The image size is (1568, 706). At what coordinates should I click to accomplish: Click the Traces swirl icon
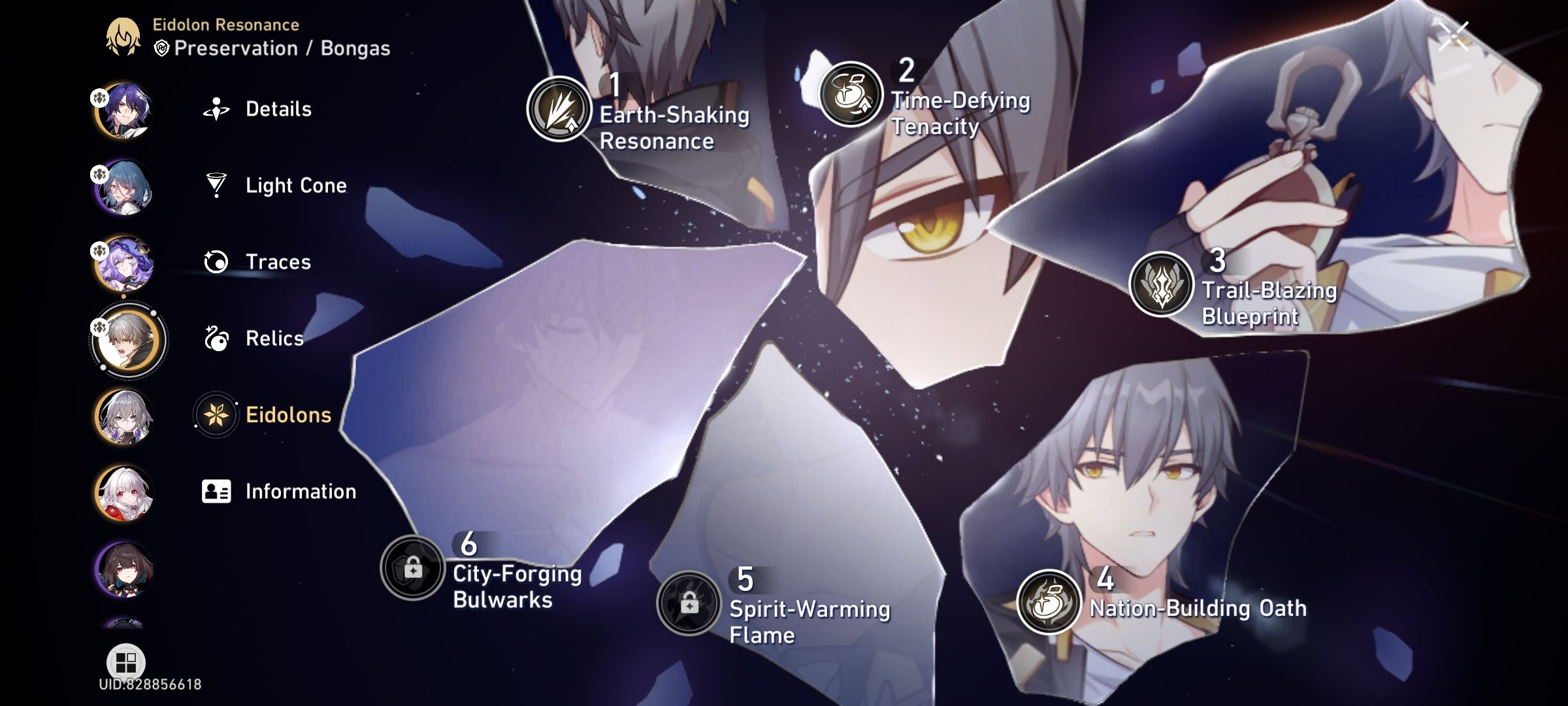(216, 262)
